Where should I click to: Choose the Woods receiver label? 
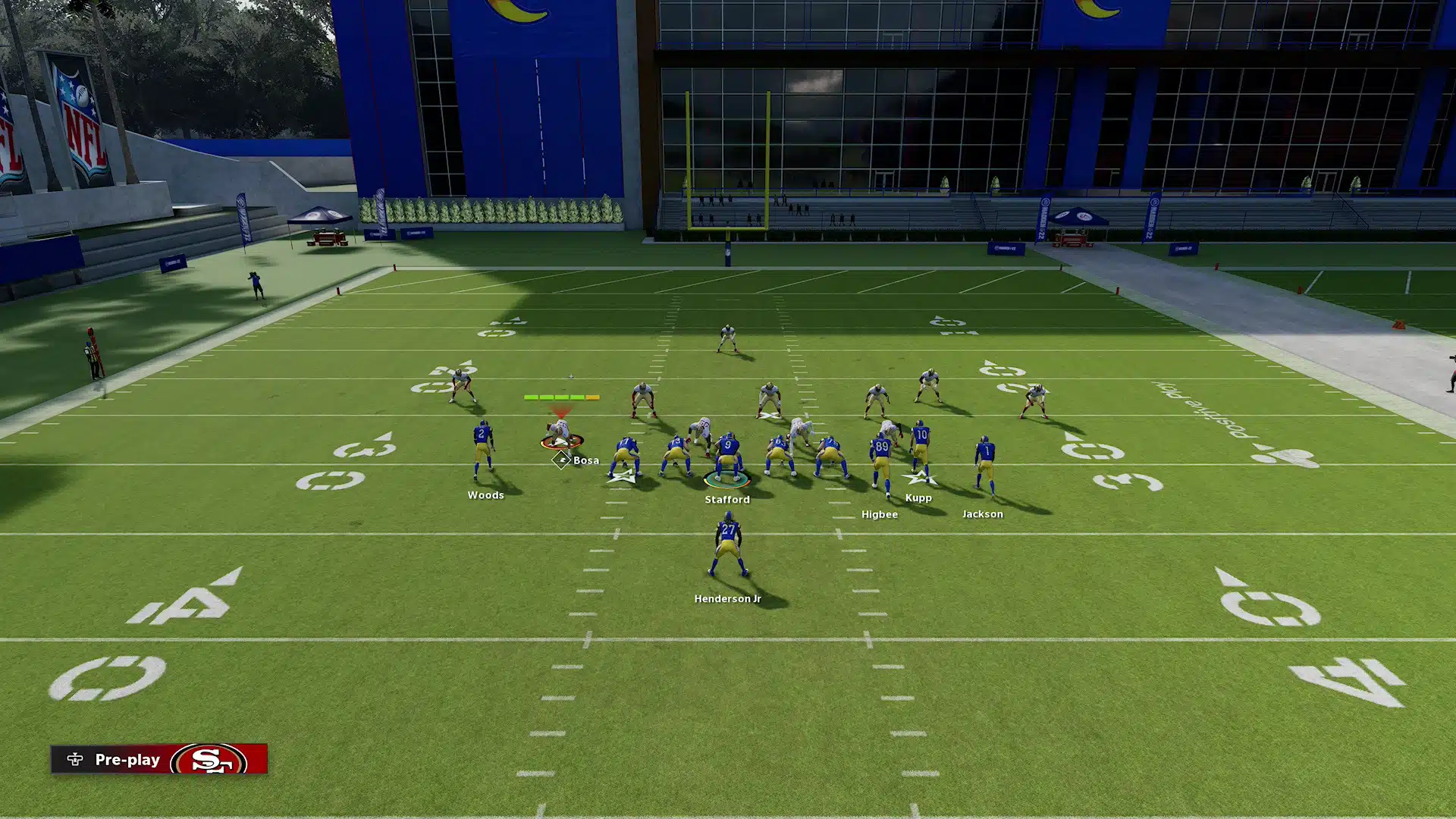click(x=485, y=495)
